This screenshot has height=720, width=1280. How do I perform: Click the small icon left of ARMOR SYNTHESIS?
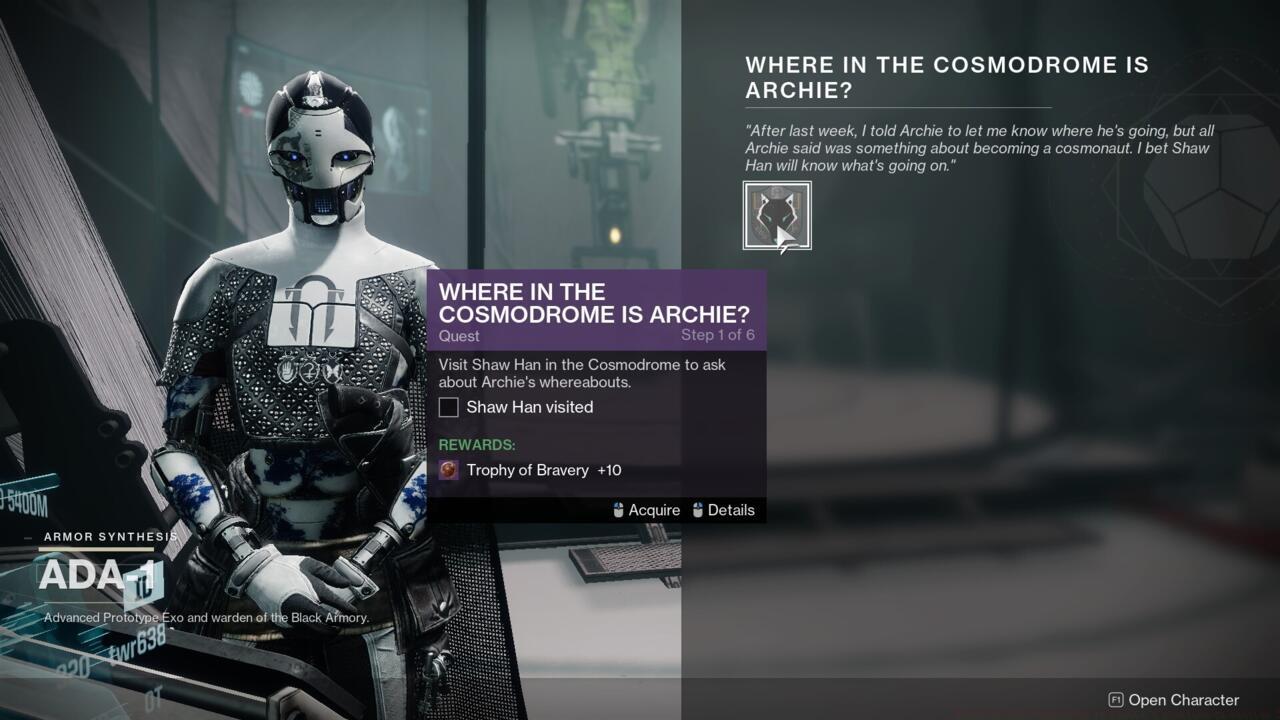pyautogui.click(x=30, y=537)
